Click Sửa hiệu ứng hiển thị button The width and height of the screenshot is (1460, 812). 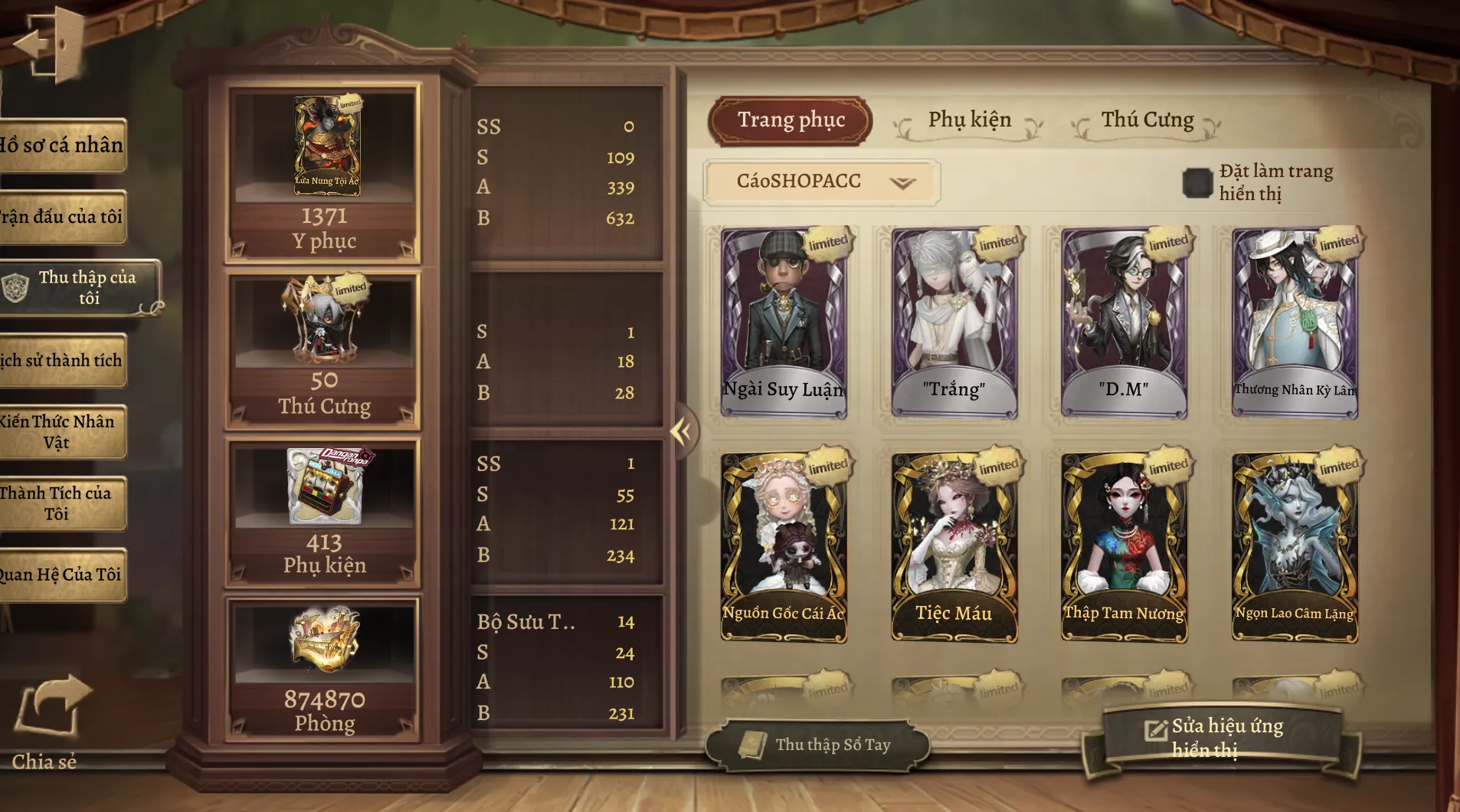click(x=1222, y=737)
